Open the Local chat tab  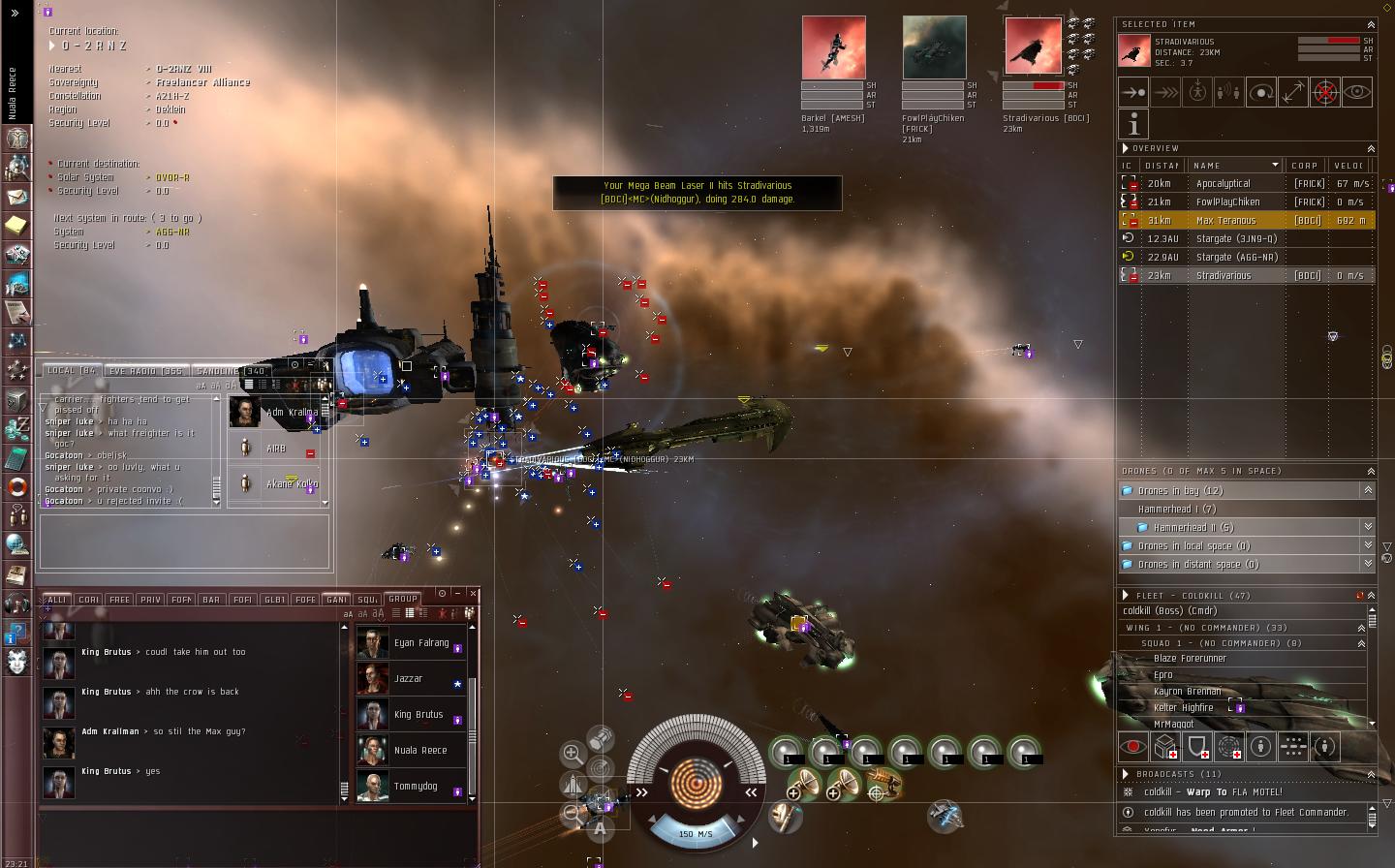coord(71,371)
